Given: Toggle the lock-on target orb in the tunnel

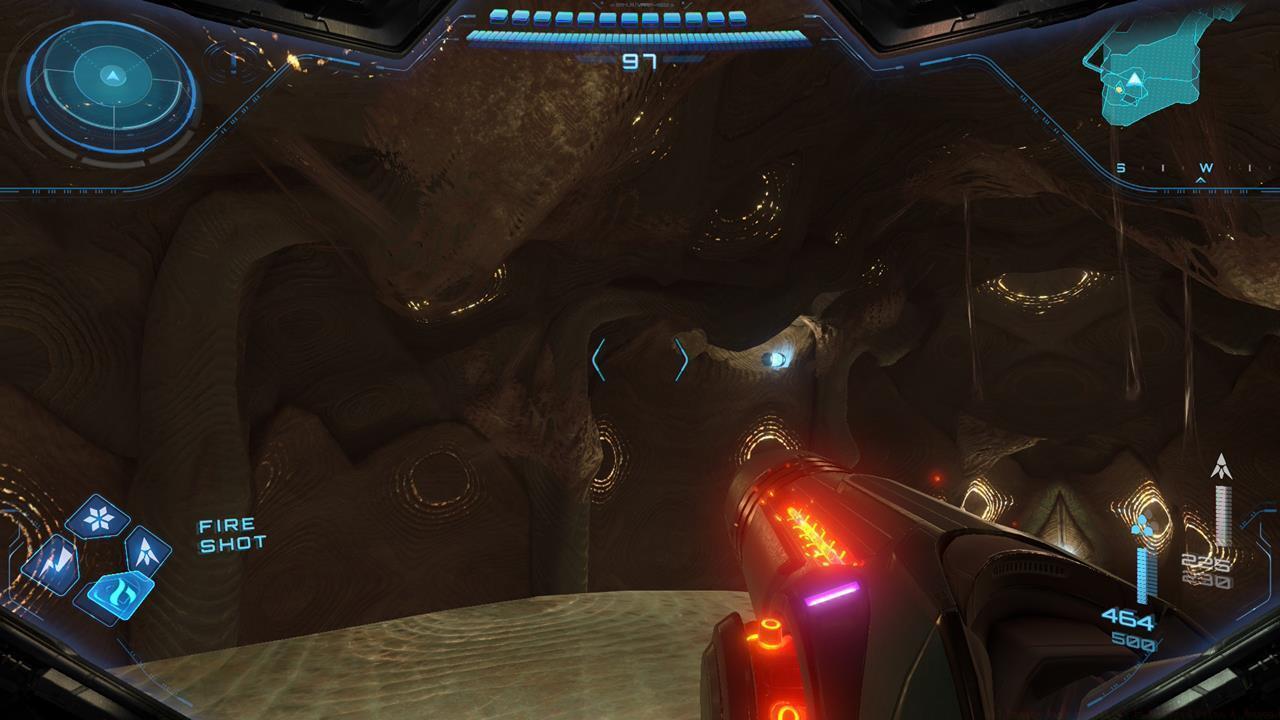Looking at the screenshot, I should coord(777,359).
